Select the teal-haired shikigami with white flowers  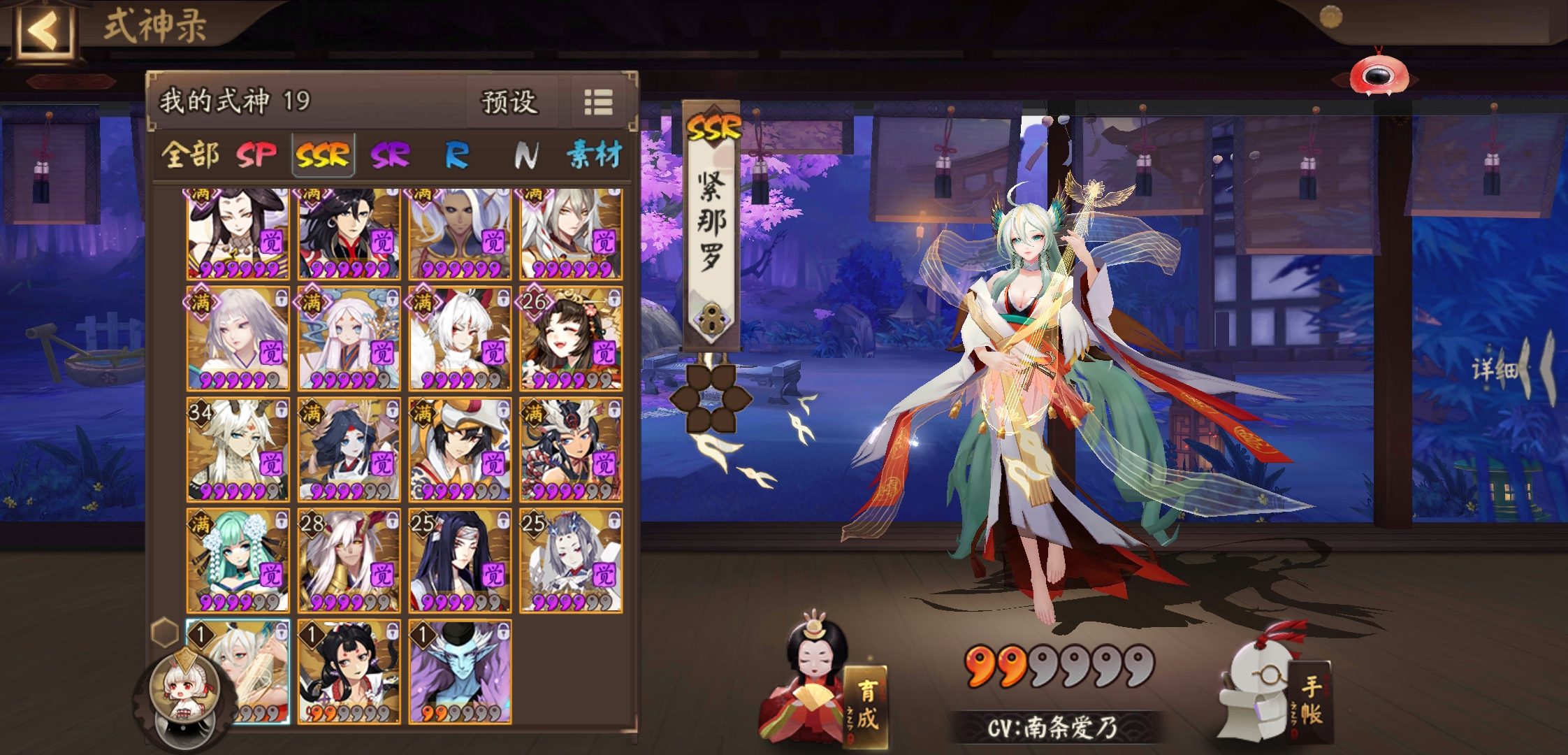click(238, 561)
